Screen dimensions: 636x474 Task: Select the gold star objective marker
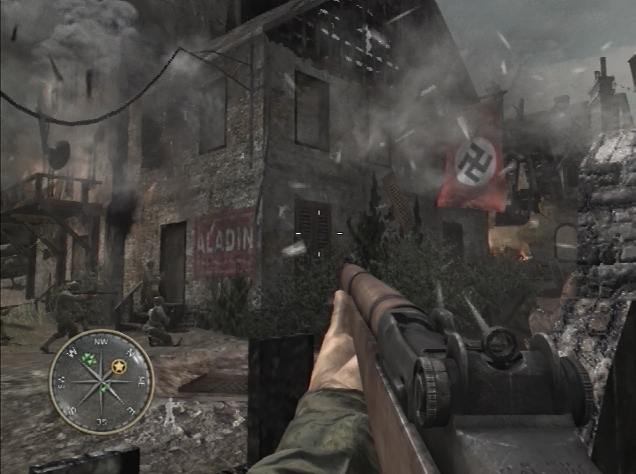(x=120, y=367)
